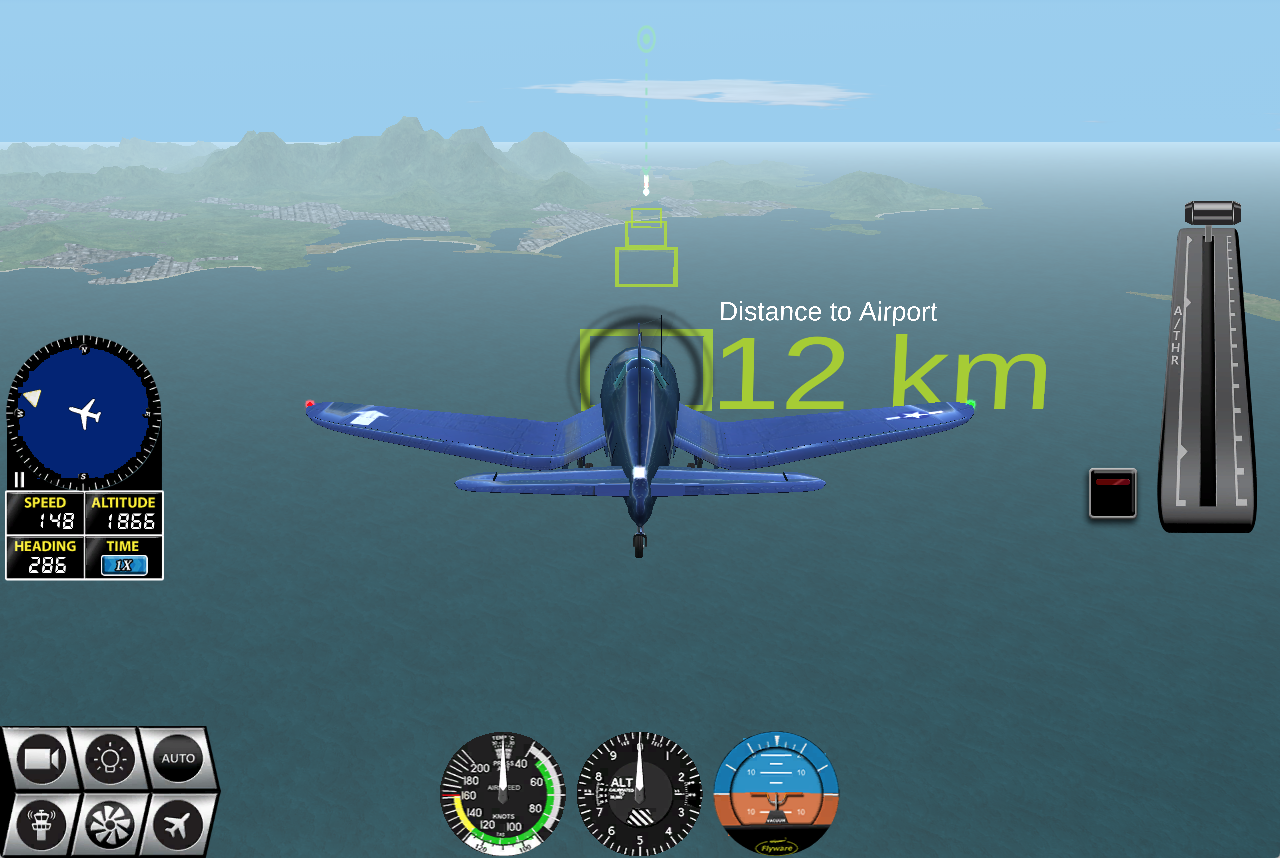Click the artificial horizon attitude indicator
Image resolution: width=1280 pixels, height=858 pixels.
pos(776,794)
